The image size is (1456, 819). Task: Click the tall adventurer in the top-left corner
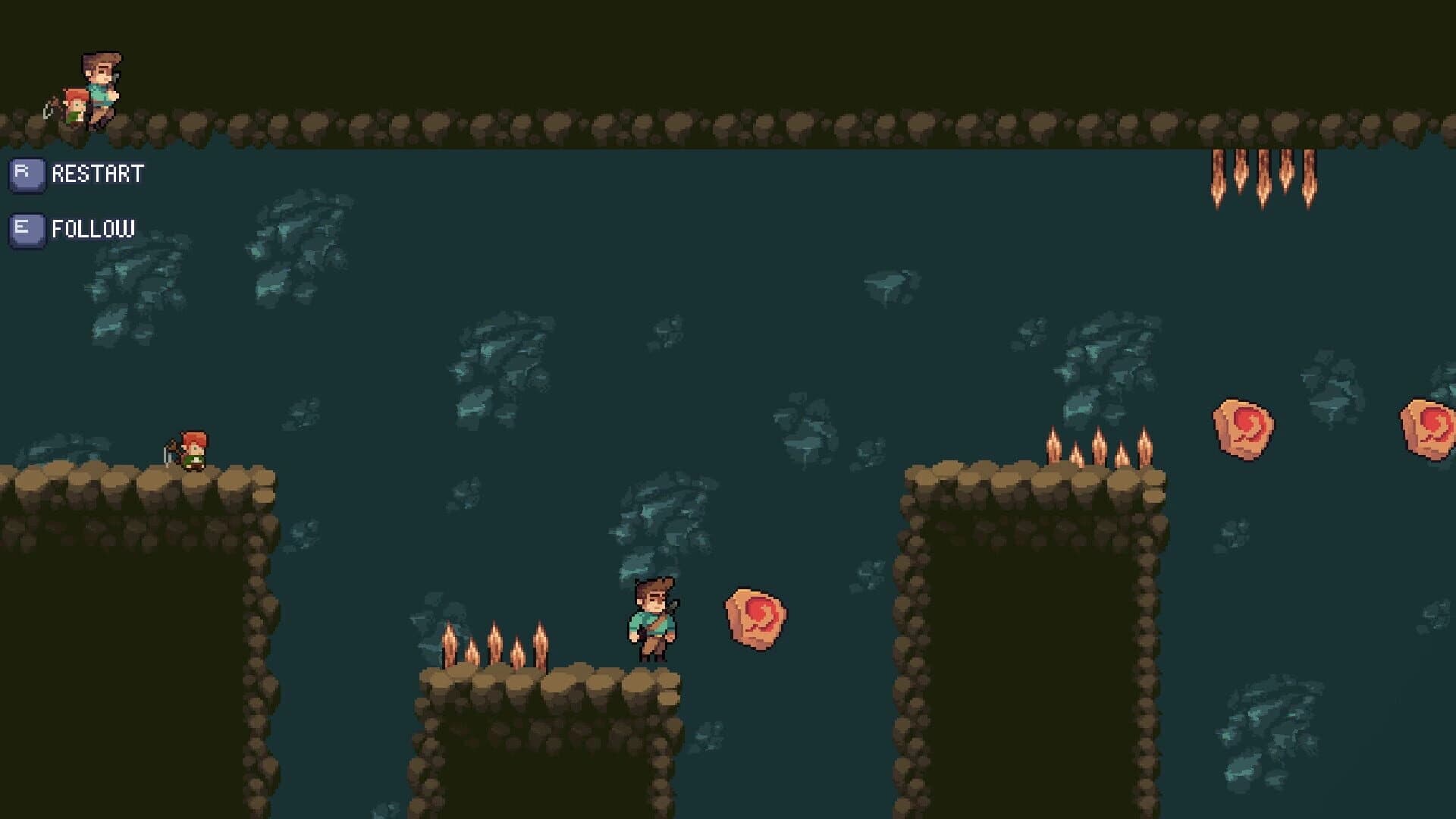99,83
